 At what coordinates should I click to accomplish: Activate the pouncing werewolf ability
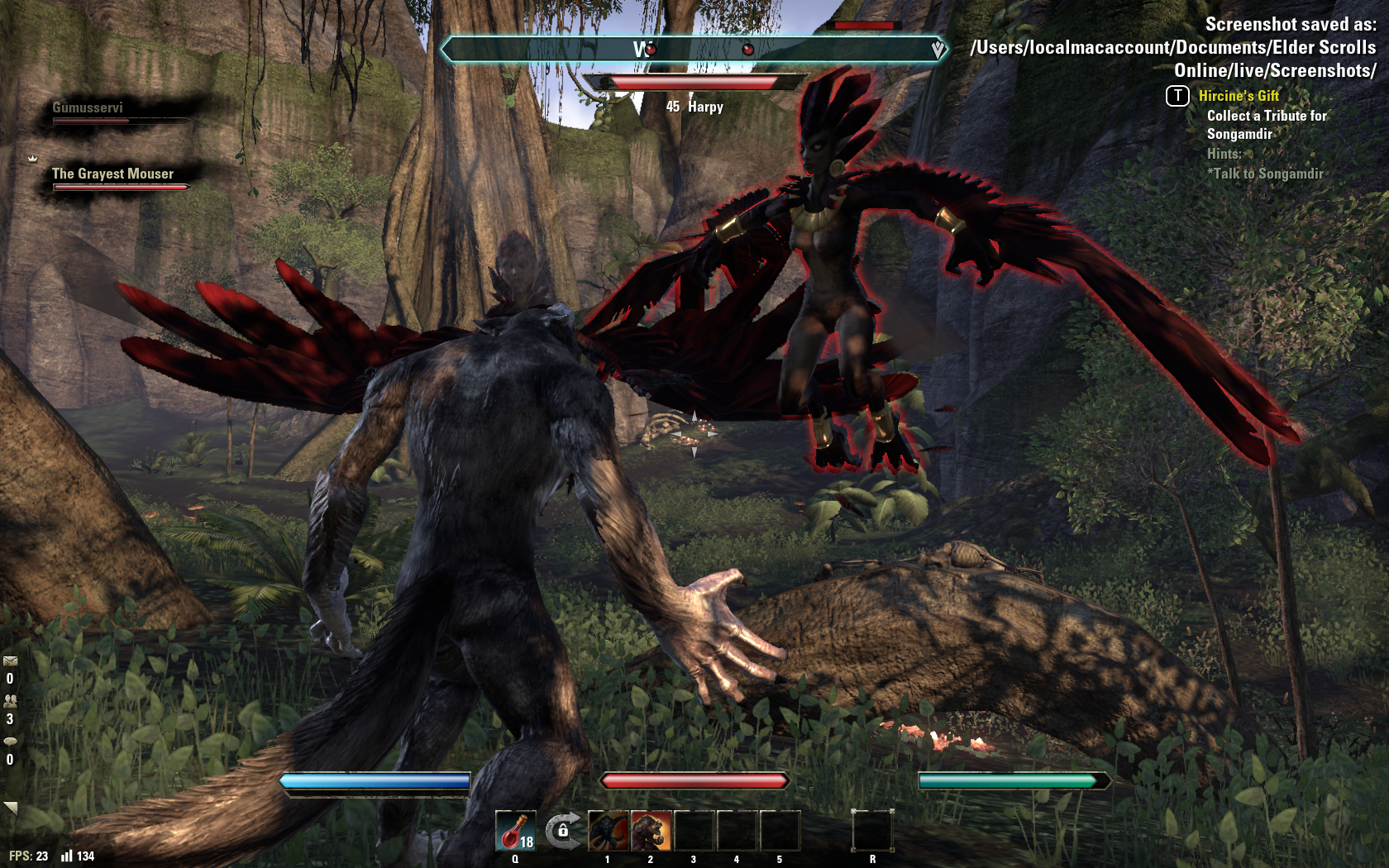609,831
